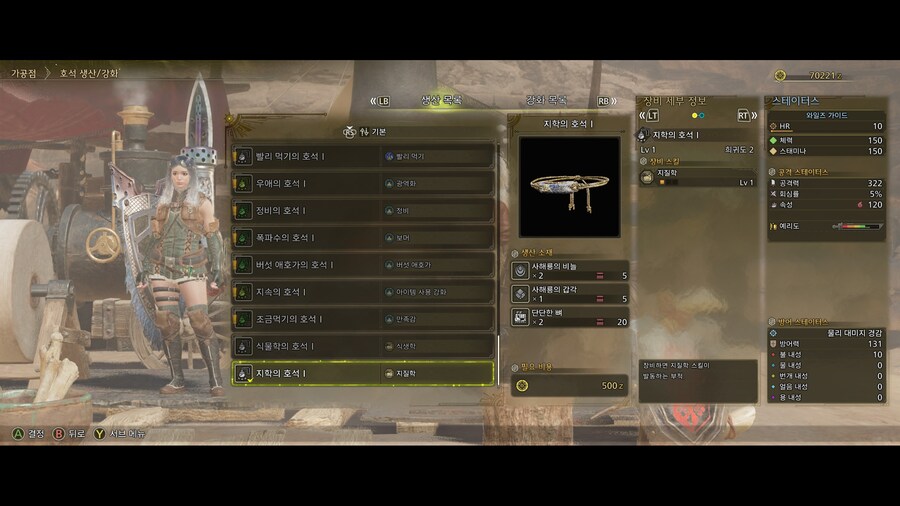The image size is (900, 506).
Task: Click the charm list scrollbar
Action: pyautogui.click(x=498, y=250)
